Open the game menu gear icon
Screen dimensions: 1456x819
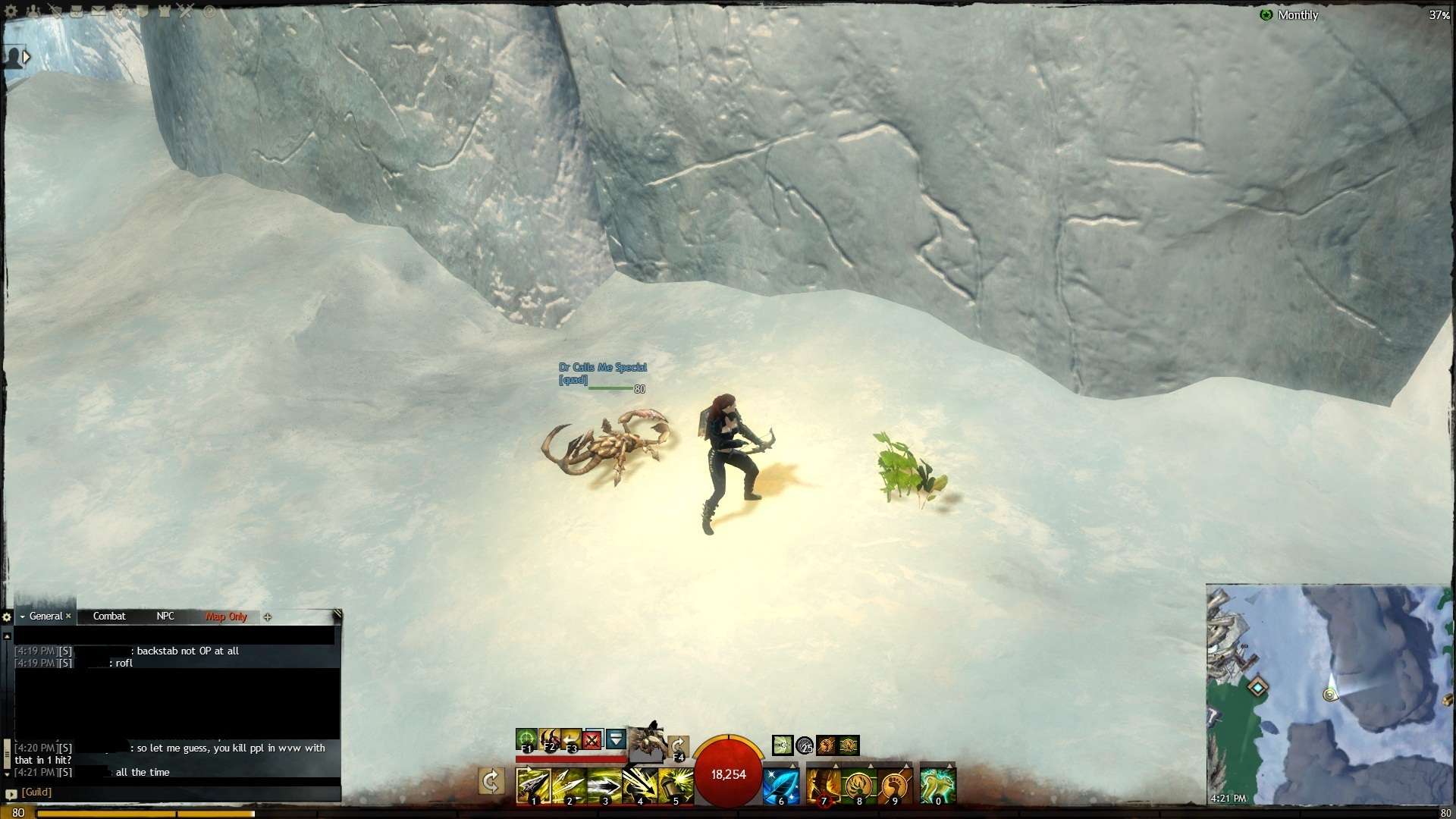pyautogui.click(x=11, y=11)
